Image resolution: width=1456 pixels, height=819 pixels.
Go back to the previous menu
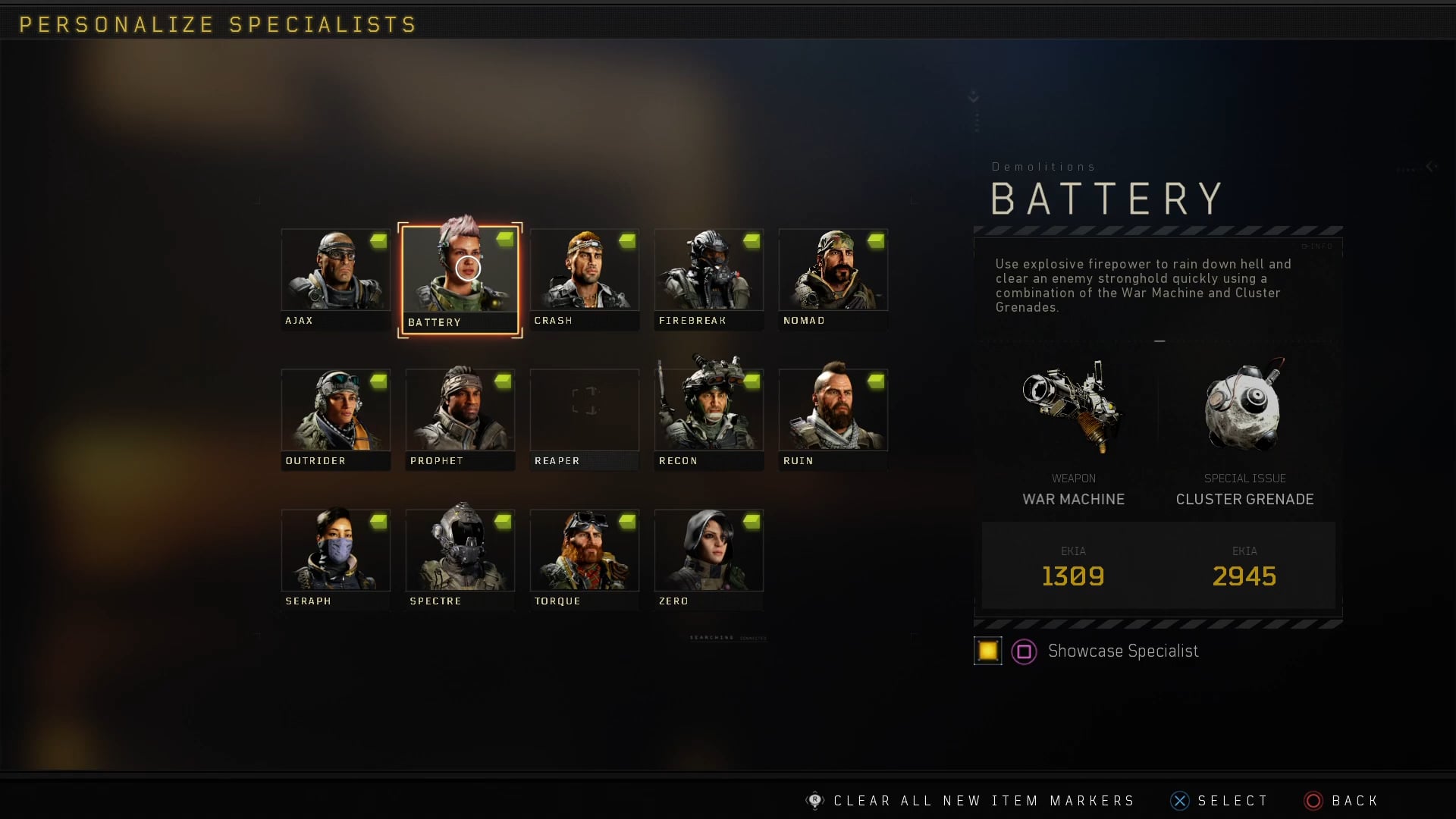tap(1354, 801)
